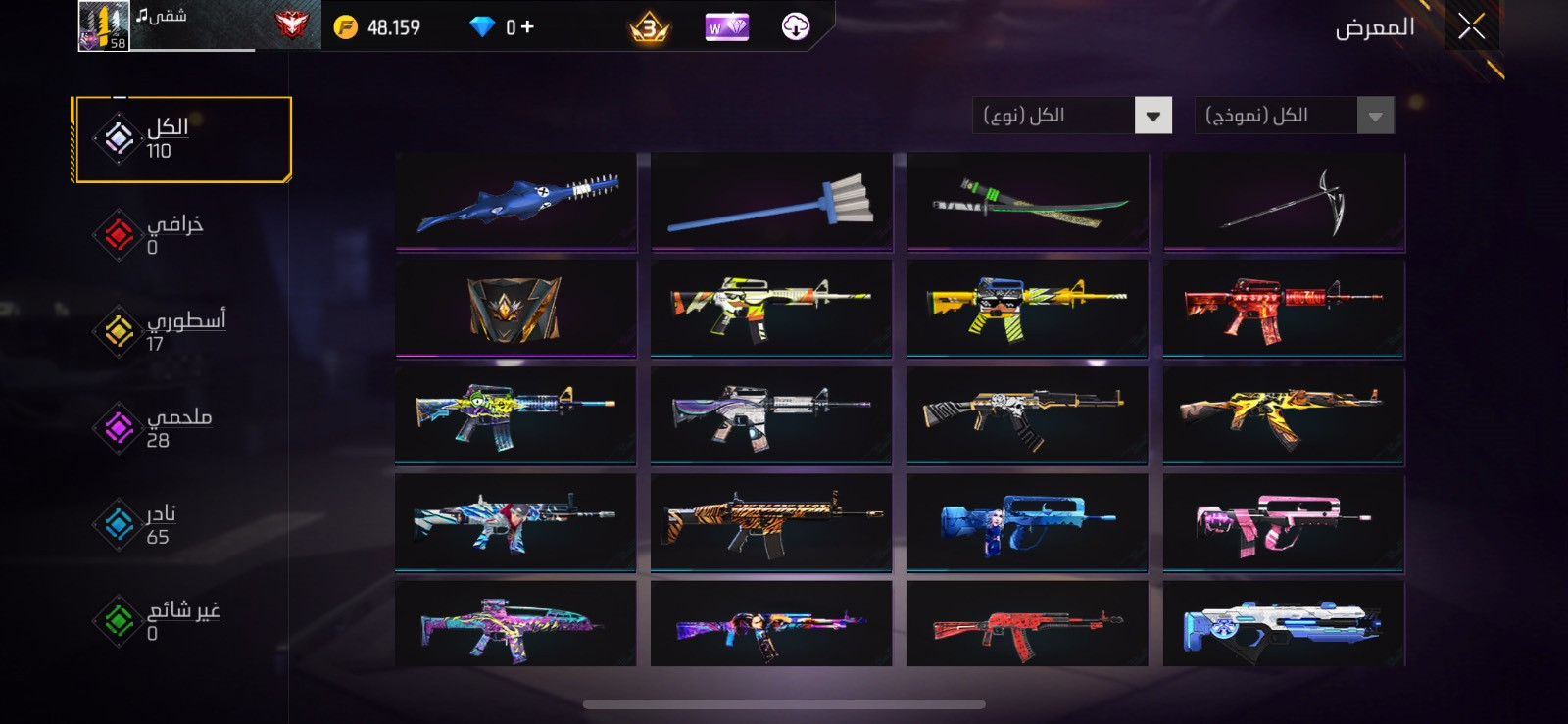1568x724 pixels.
Task: Pick the blue broom melee skin
Action: (771, 202)
